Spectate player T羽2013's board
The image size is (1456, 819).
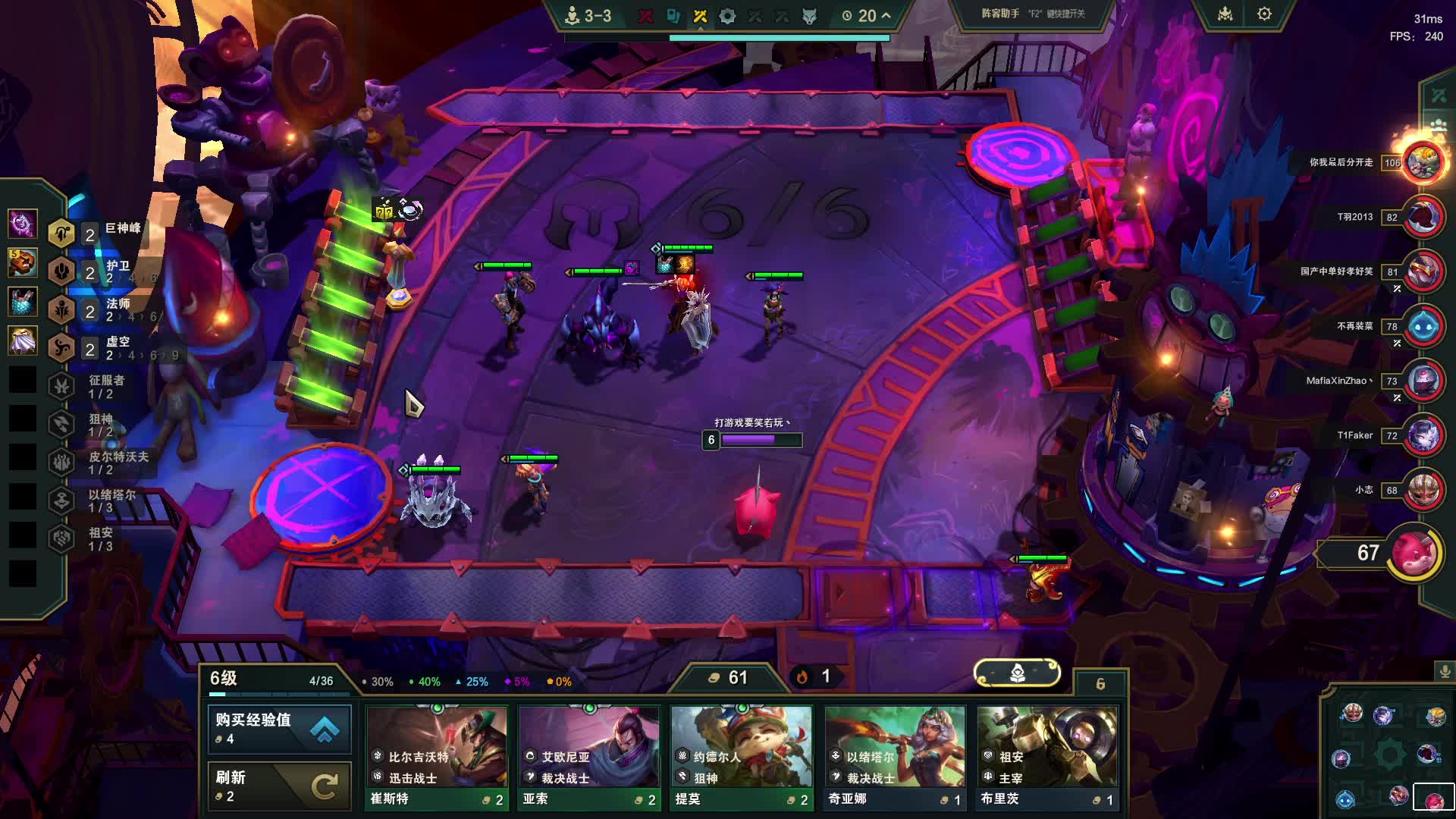click(x=1423, y=217)
